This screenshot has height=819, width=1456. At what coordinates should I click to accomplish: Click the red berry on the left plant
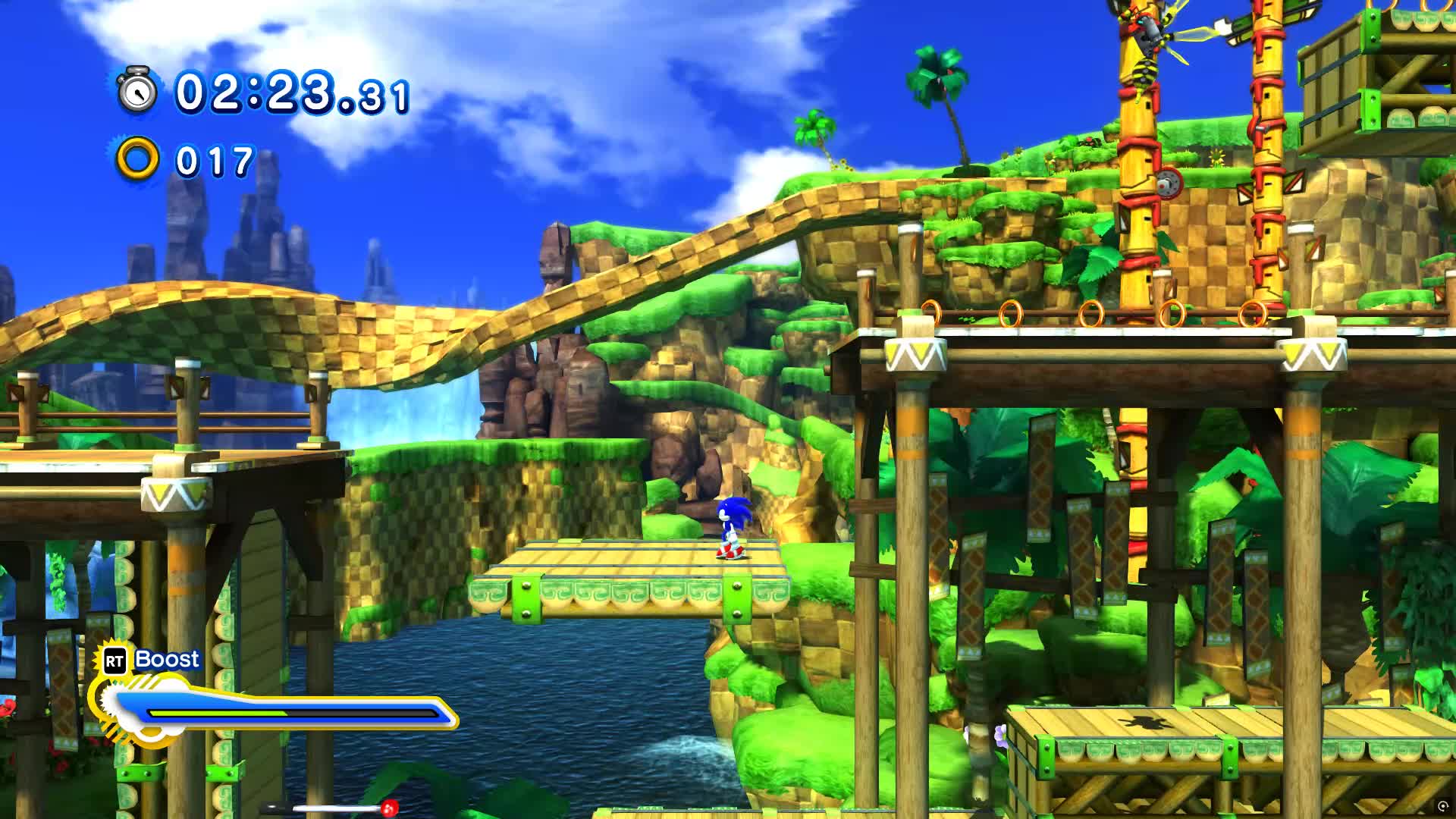(9, 709)
